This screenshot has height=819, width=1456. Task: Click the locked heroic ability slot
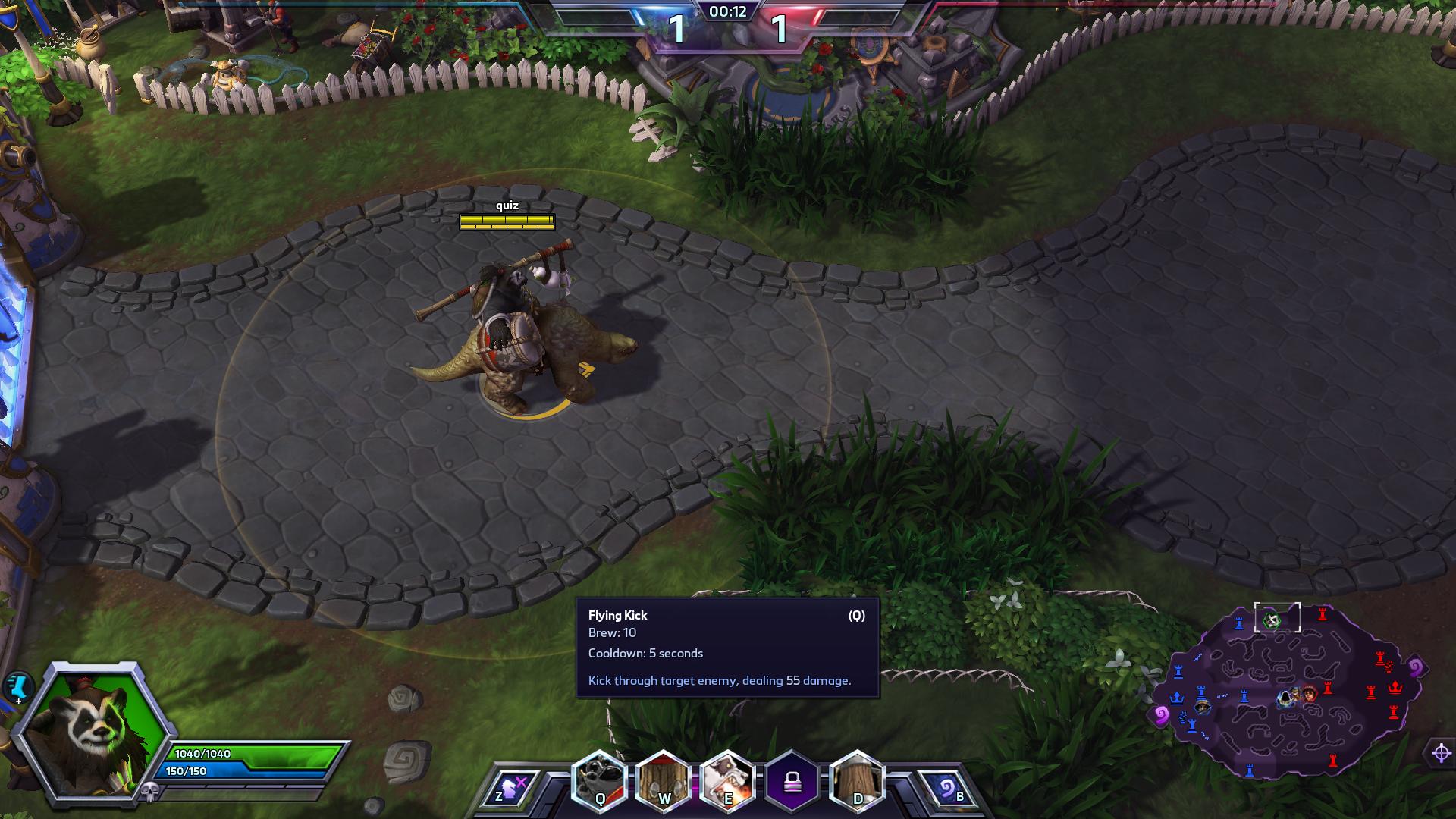point(792,782)
